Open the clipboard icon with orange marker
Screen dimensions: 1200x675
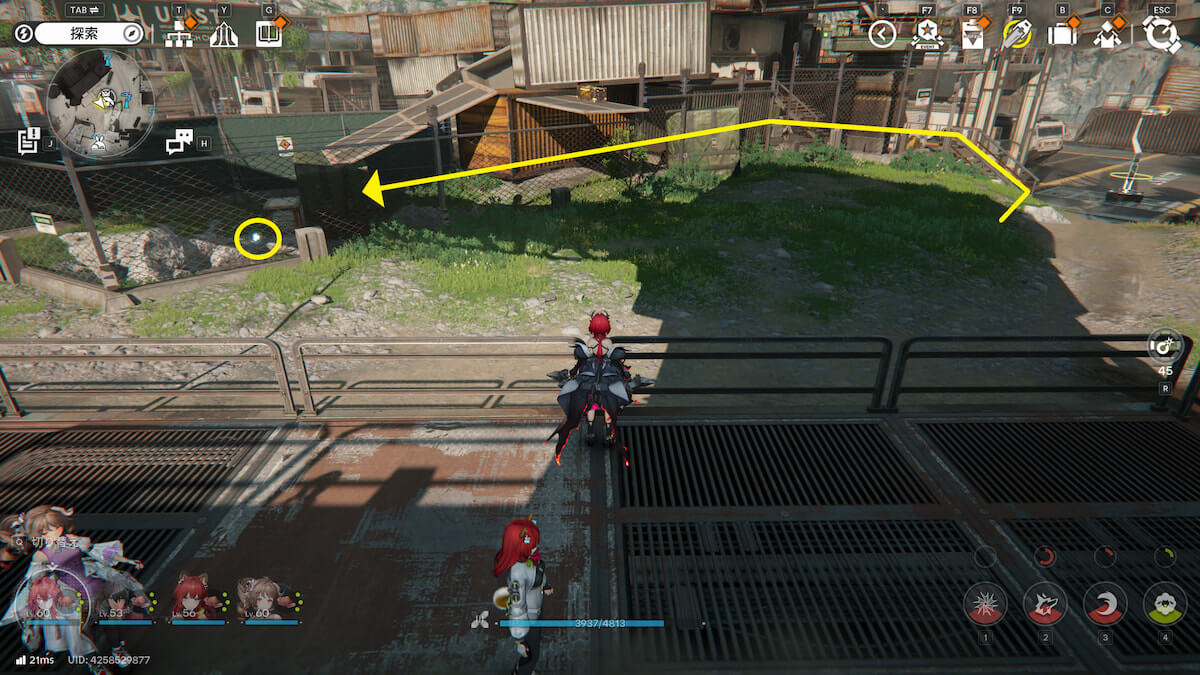coord(972,35)
